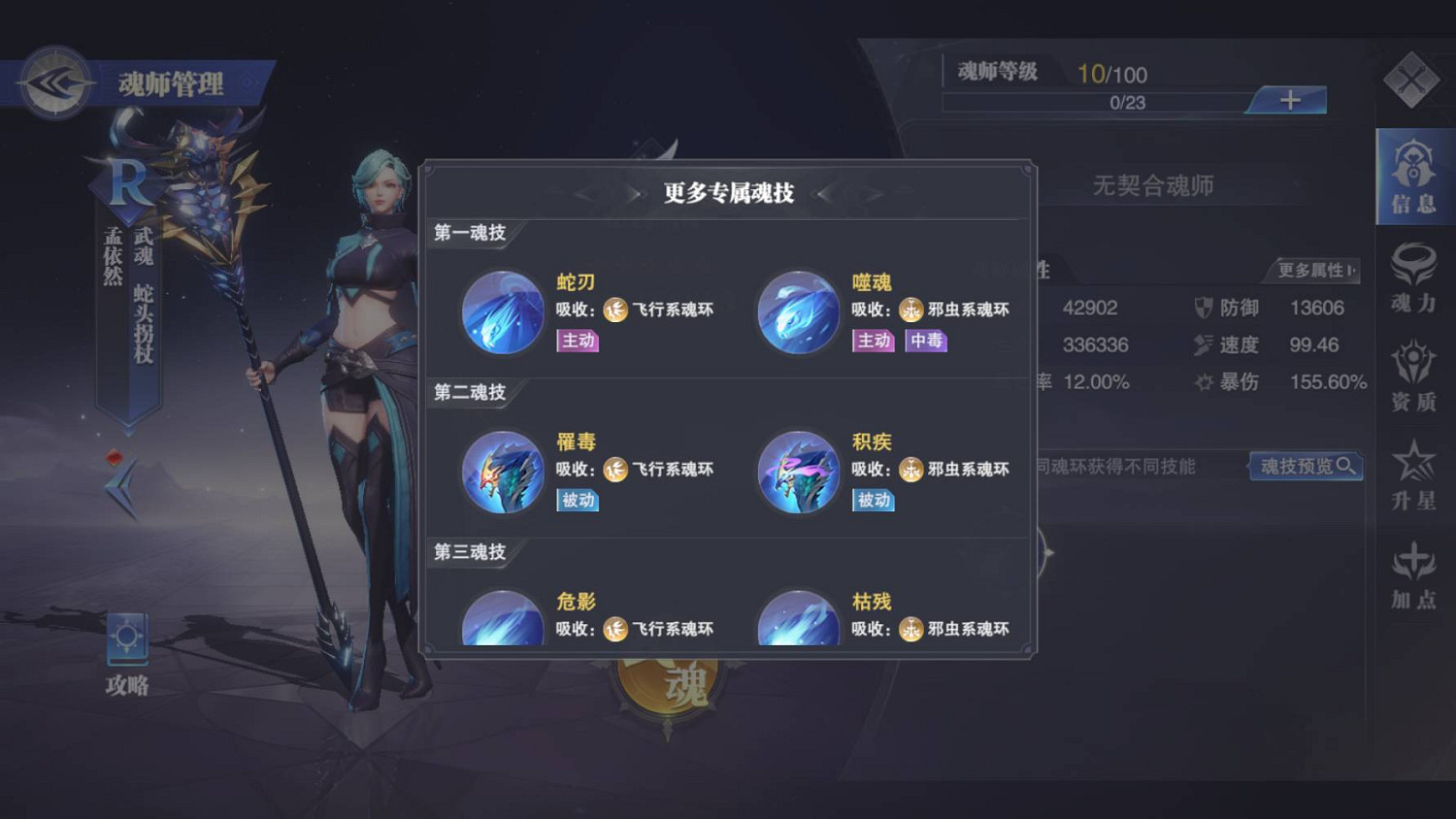Select the 噬魂 skill icon
1456x819 pixels.
(x=798, y=312)
